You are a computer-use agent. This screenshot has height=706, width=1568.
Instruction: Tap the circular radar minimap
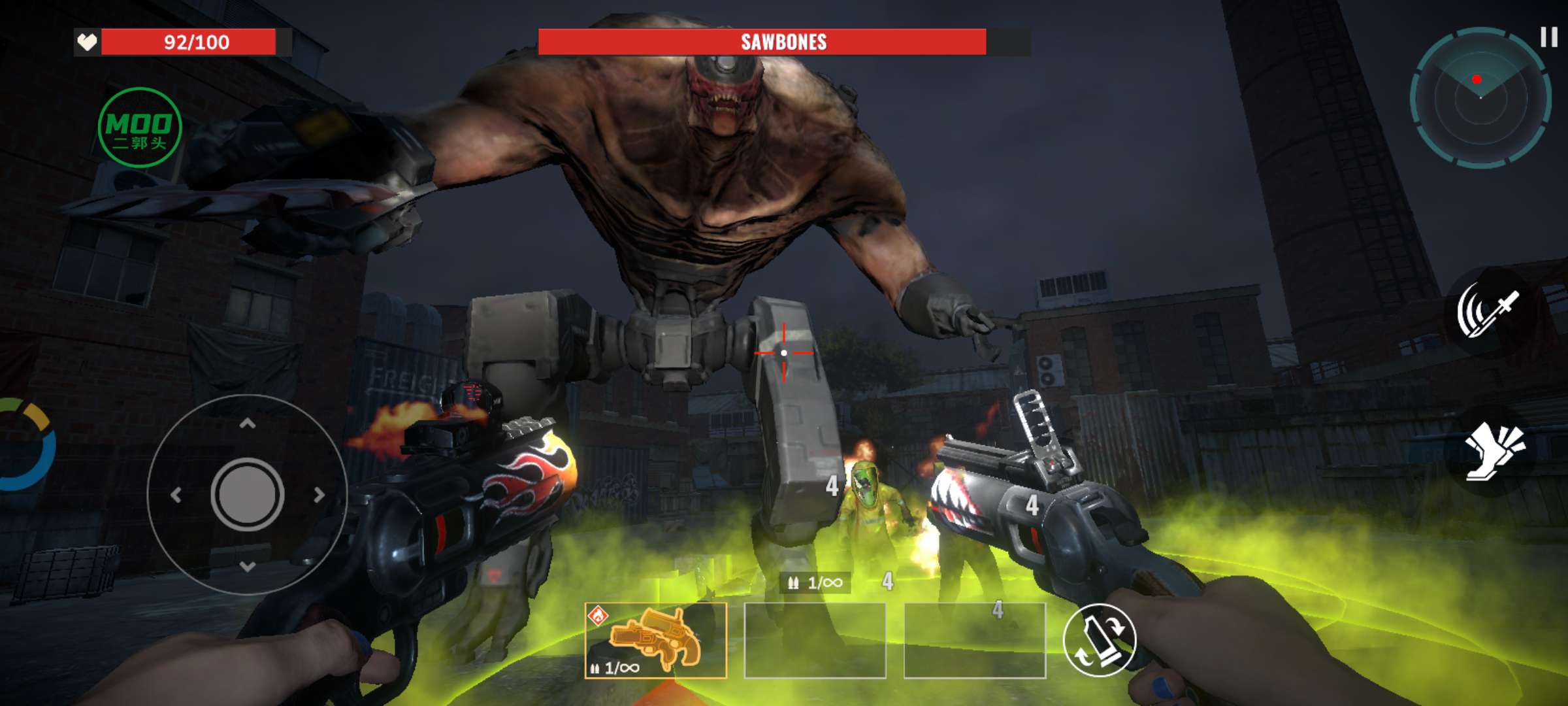[1480, 98]
